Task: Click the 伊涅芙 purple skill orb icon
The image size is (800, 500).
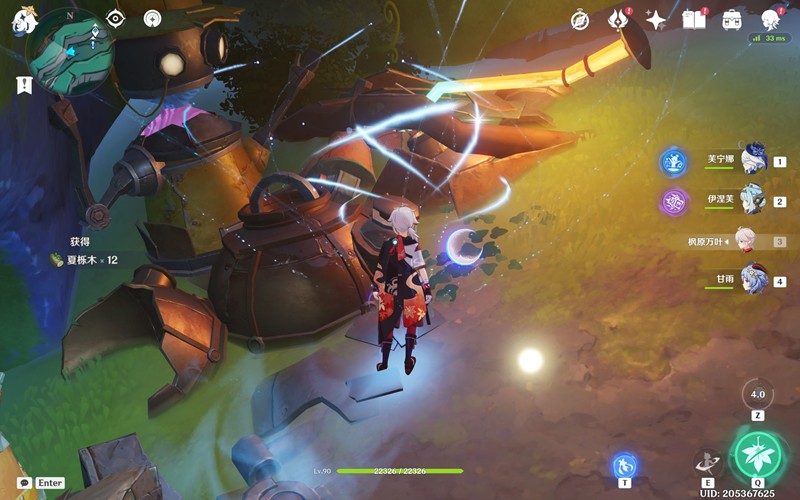Action: point(674,202)
